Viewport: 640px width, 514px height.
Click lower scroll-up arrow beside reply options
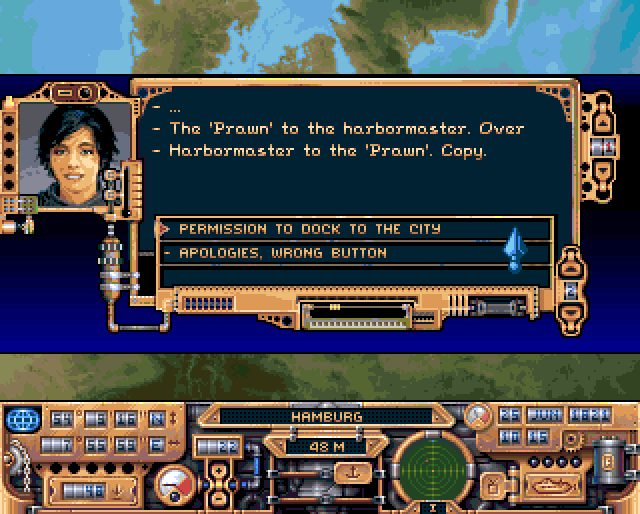click(569, 267)
